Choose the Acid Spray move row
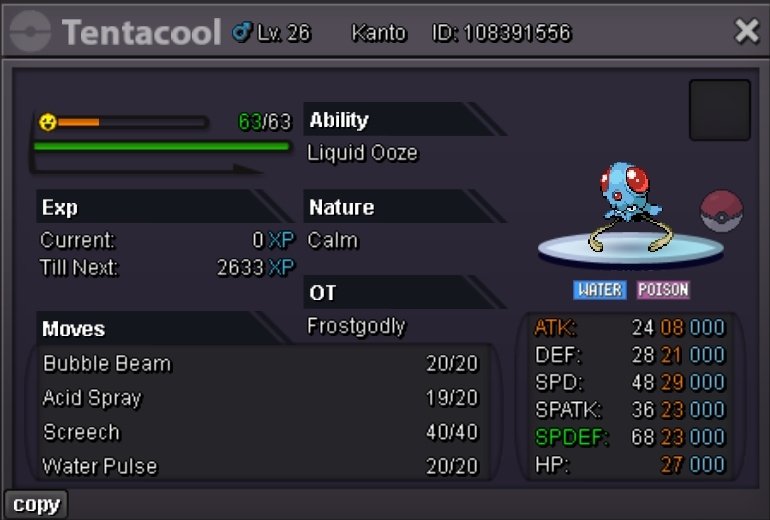The width and height of the screenshot is (770, 520). [x=260, y=398]
